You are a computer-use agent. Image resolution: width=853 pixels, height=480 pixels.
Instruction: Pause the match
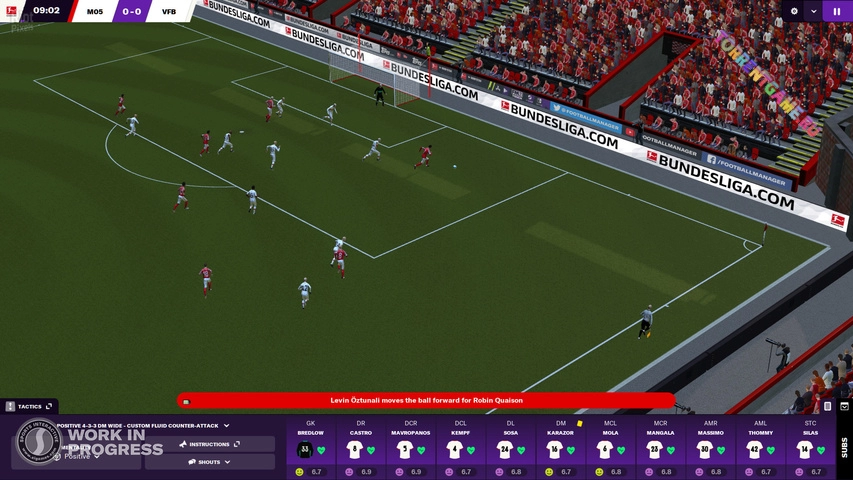837,11
